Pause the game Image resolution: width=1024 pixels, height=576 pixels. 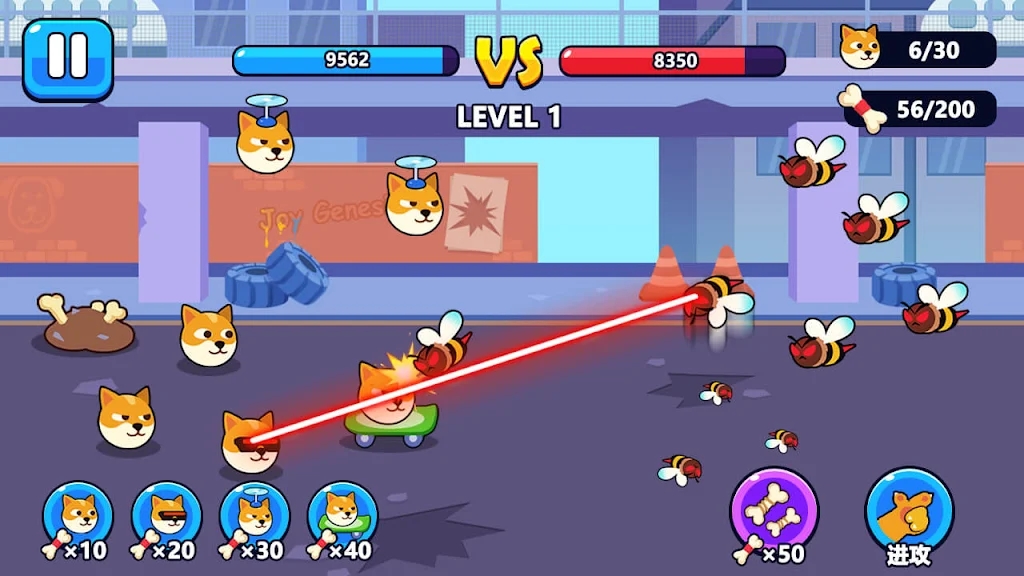pyautogui.click(x=67, y=59)
